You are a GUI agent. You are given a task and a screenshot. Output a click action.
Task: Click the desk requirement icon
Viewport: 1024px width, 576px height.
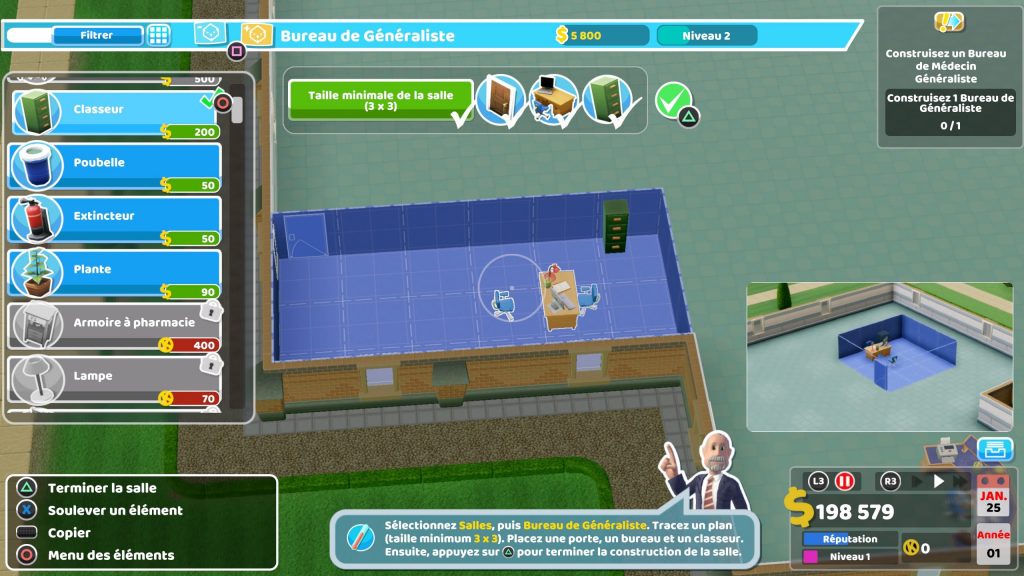pyautogui.click(x=554, y=100)
